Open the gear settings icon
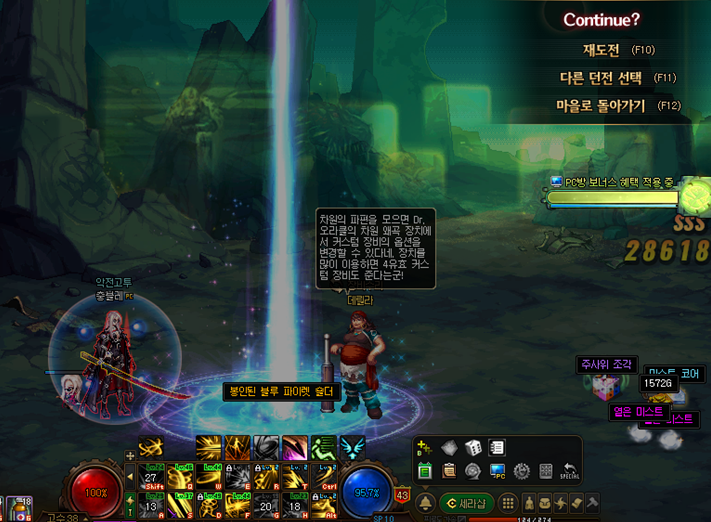The height and width of the screenshot is (522, 711). click(x=521, y=471)
